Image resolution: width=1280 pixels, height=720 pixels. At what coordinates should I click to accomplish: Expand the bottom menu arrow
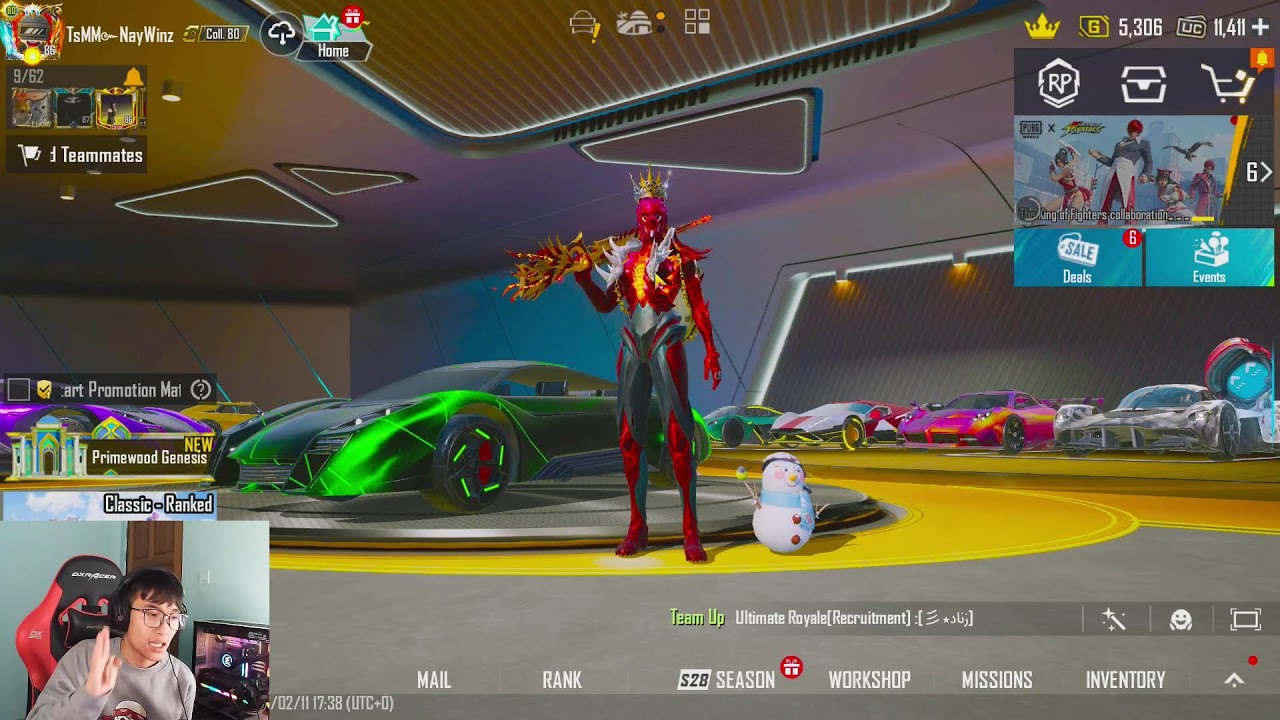coord(1234,680)
